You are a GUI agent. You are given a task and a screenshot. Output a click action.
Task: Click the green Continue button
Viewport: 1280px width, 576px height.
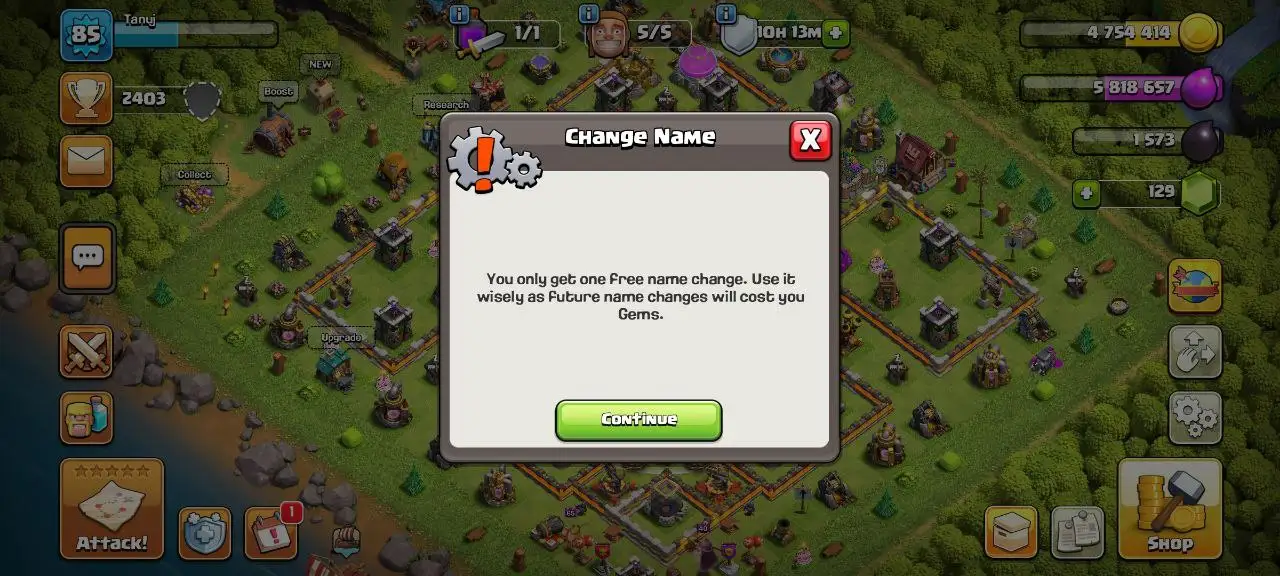pos(638,420)
